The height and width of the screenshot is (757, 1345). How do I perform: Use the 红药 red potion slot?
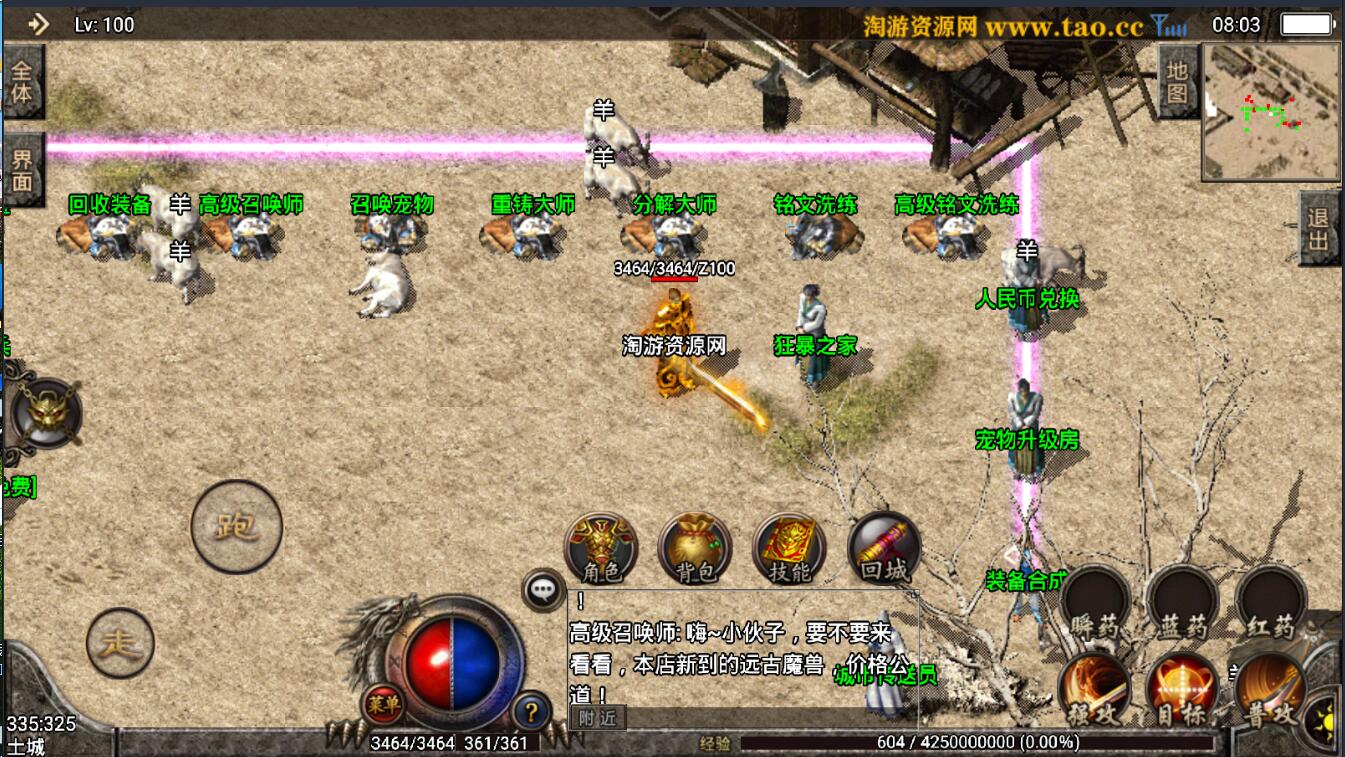[x=1271, y=602]
